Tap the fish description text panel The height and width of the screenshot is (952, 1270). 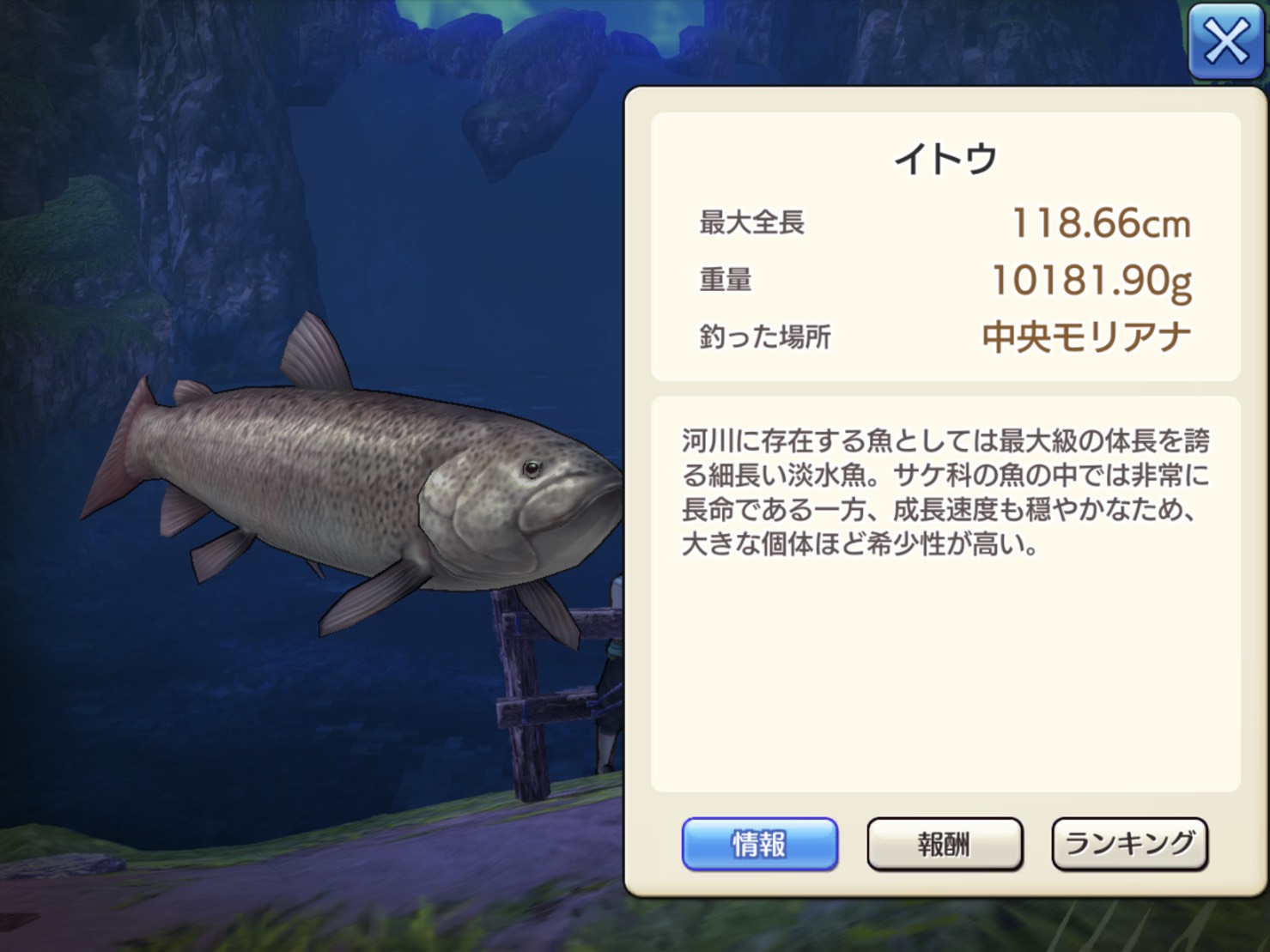point(945,498)
